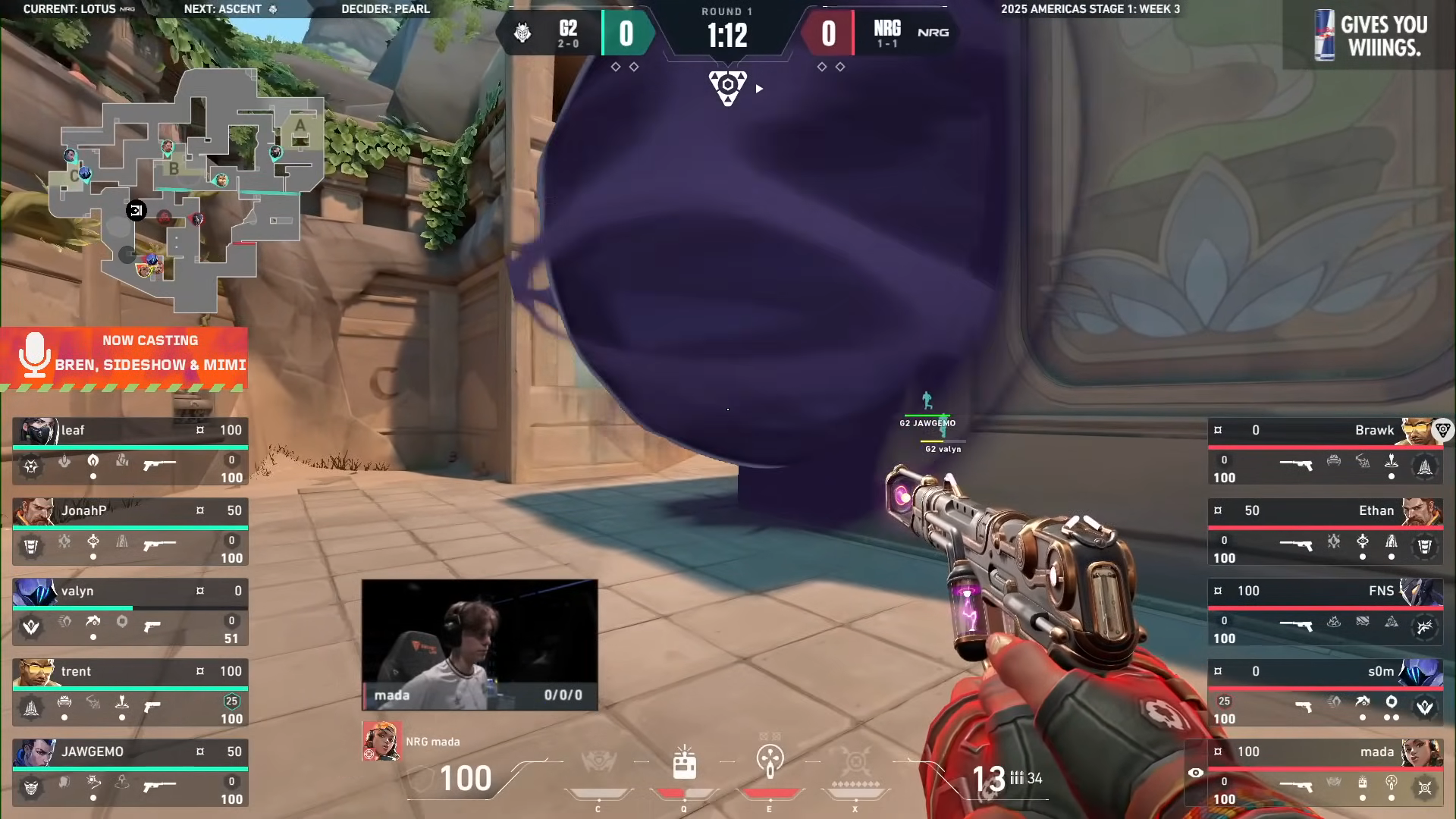Select mada's scoreboard row
The width and height of the screenshot is (1456, 819).
[x=1325, y=773]
